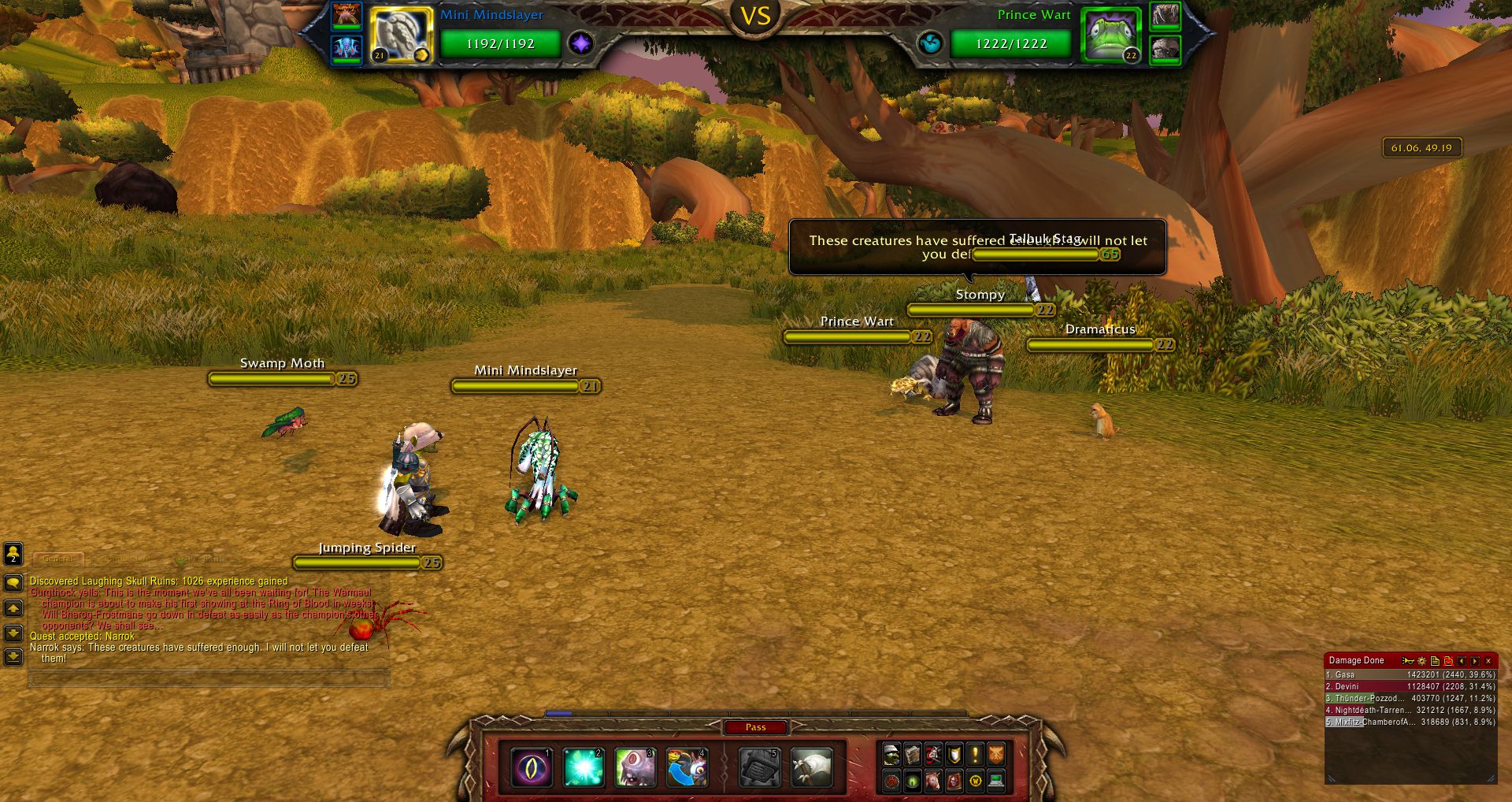This screenshot has width=1512, height=802.
Task: Use the purple eye ability in slot 1
Action: click(532, 768)
